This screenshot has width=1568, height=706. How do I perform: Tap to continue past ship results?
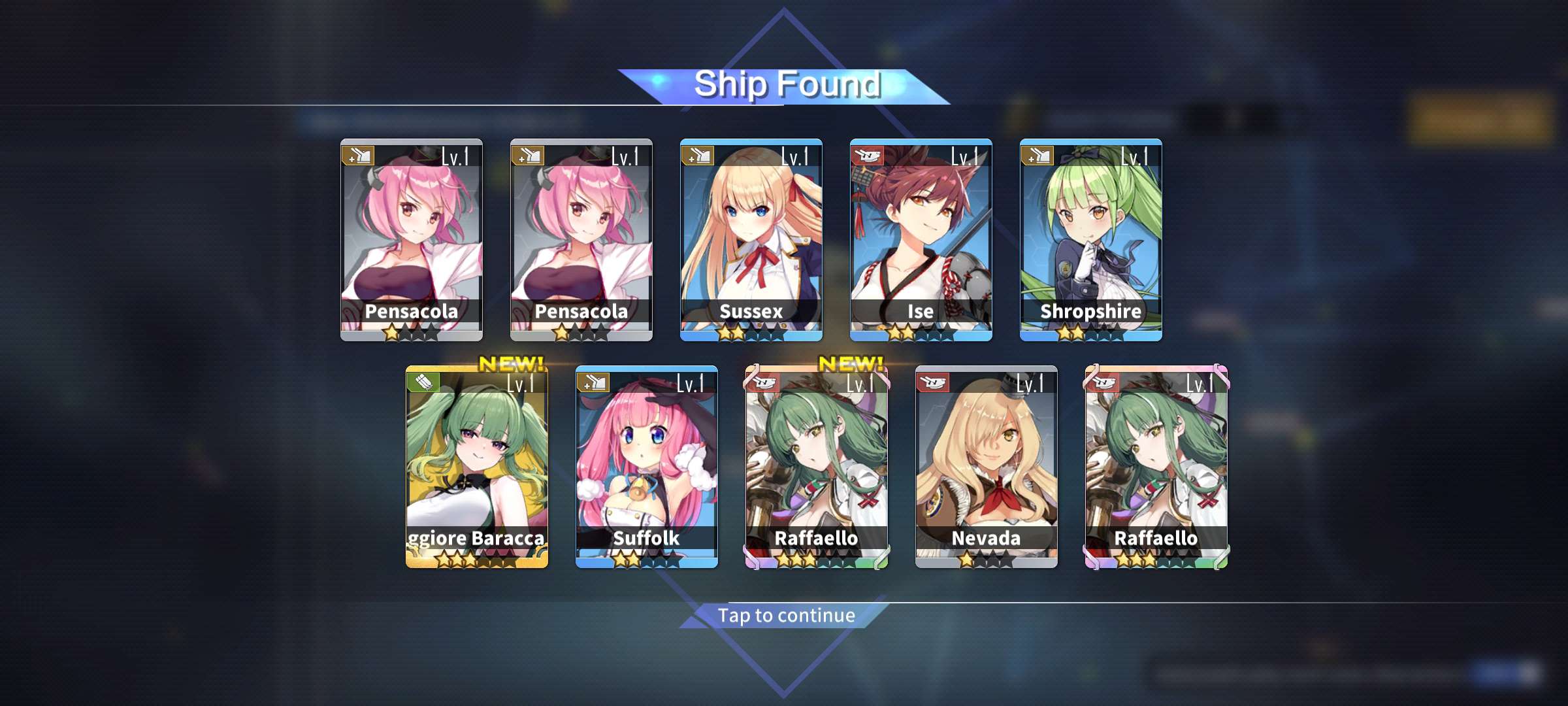(786, 615)
